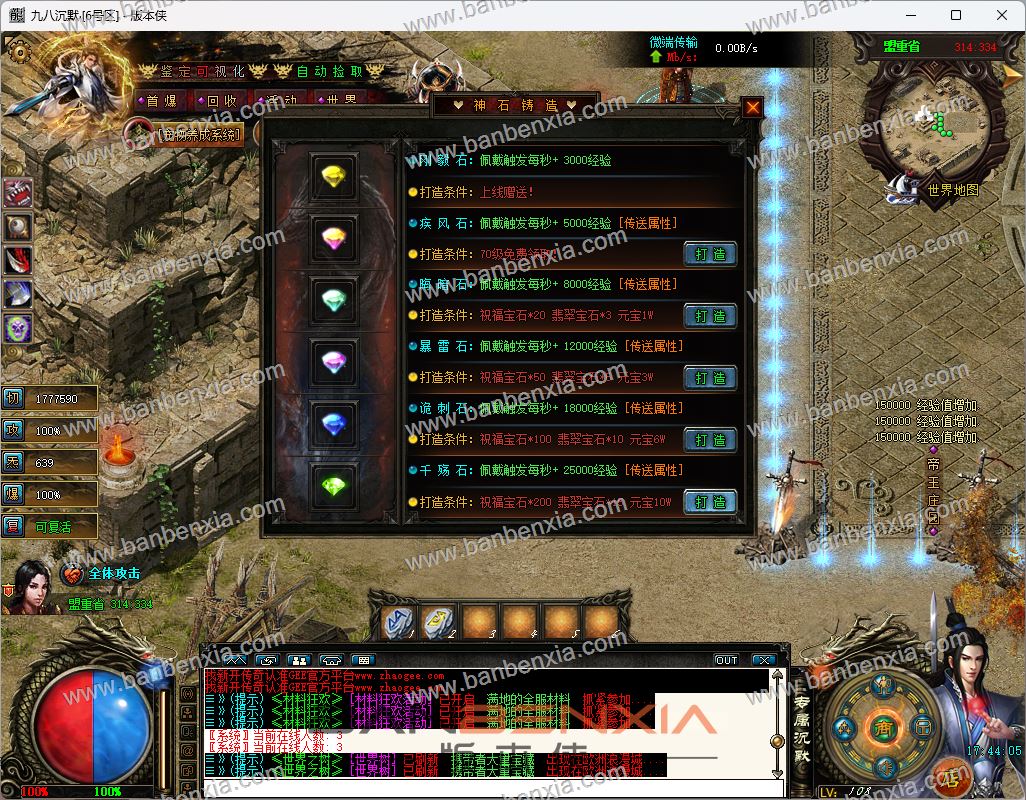Select the yellow gem slot

[333, 176]
